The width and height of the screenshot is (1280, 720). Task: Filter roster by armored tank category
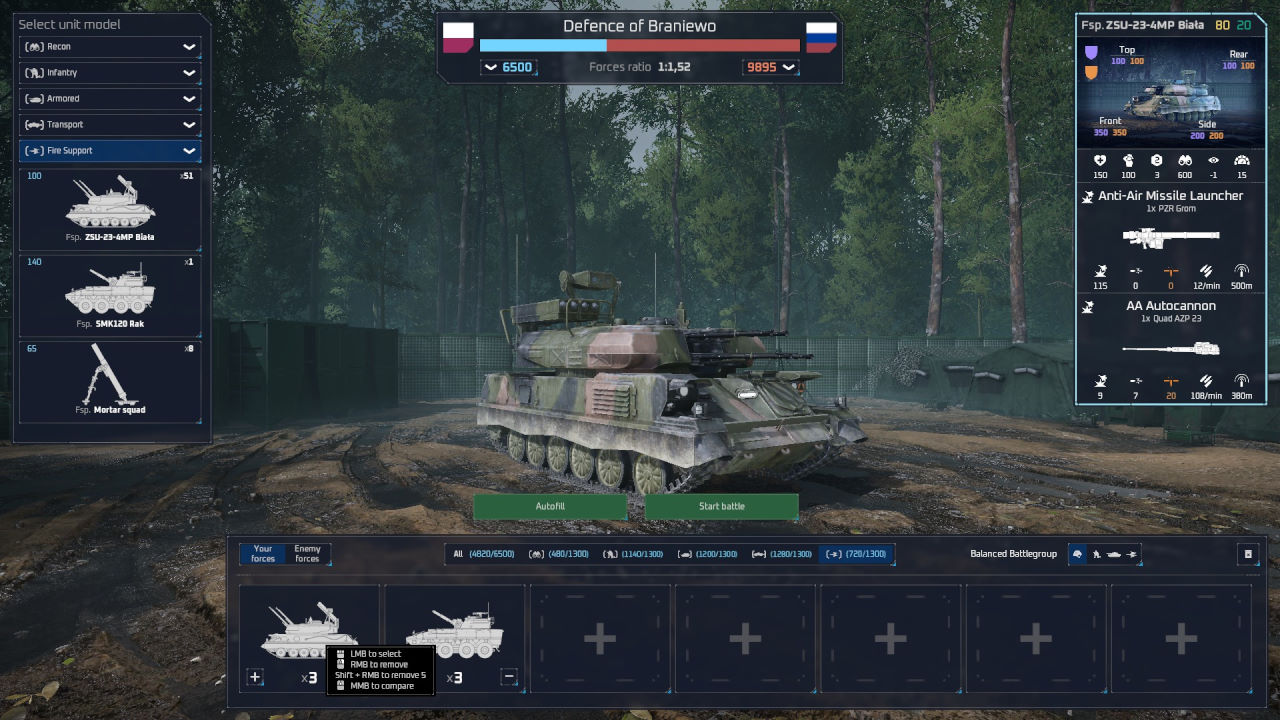click(x=707, y=554)
